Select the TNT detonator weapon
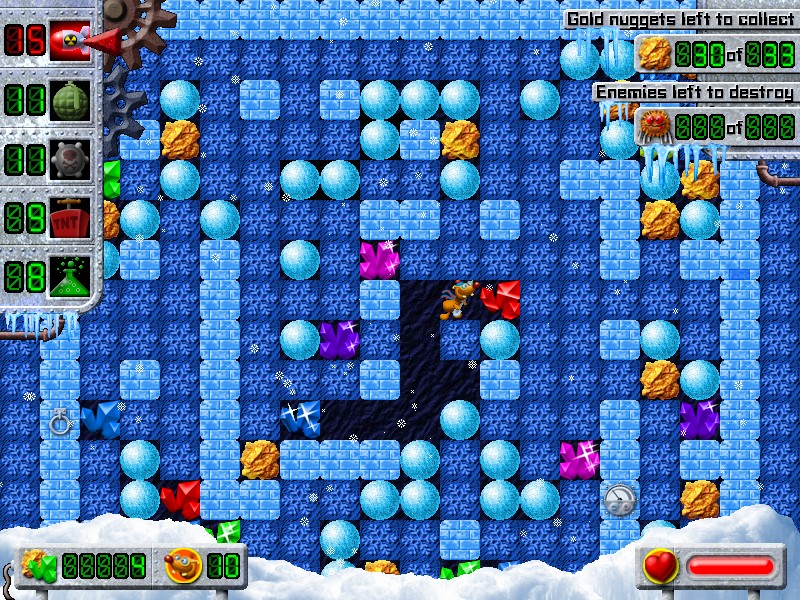 point(70,216)
